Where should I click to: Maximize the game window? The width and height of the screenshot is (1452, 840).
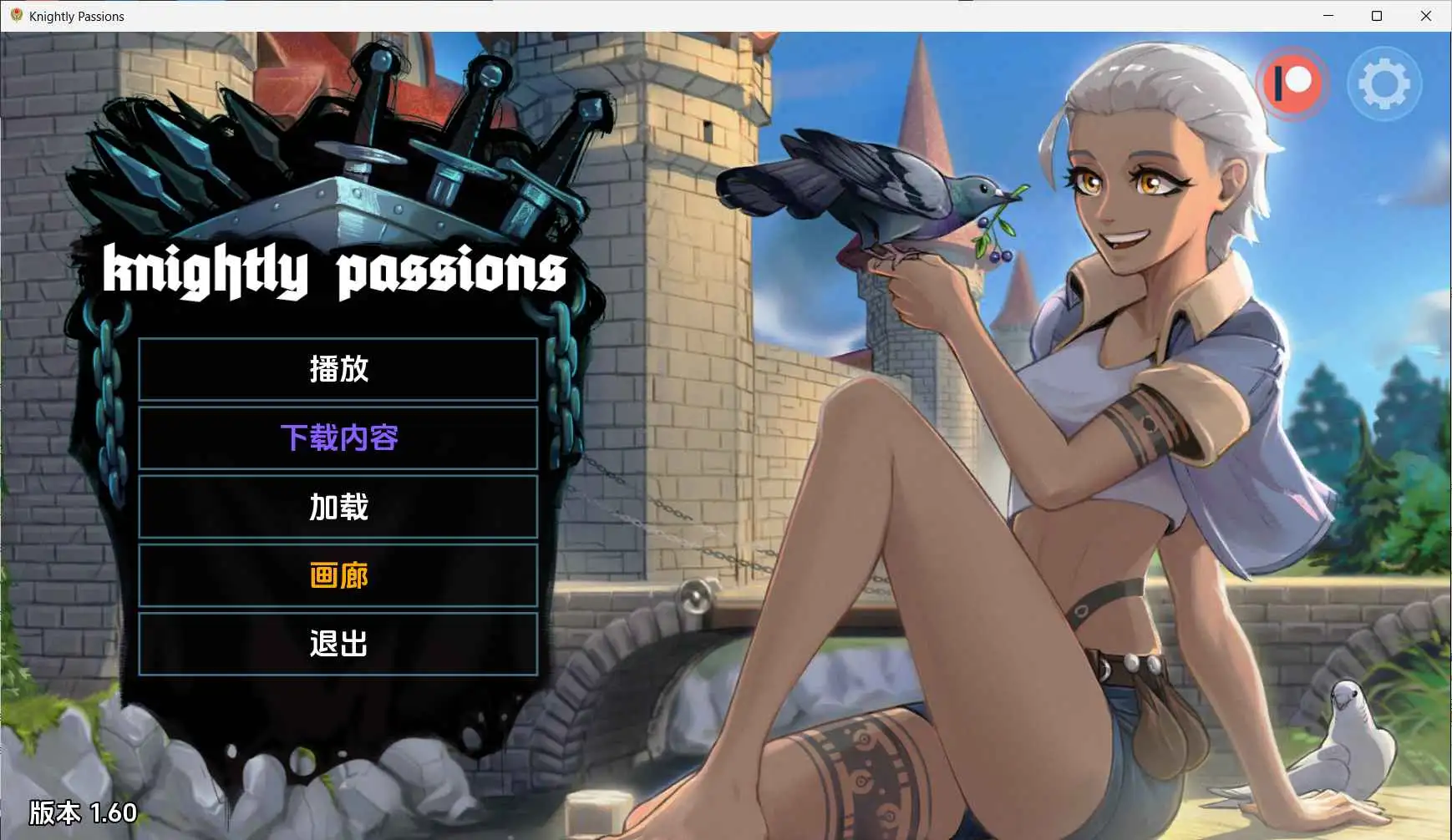point(1377,15)
